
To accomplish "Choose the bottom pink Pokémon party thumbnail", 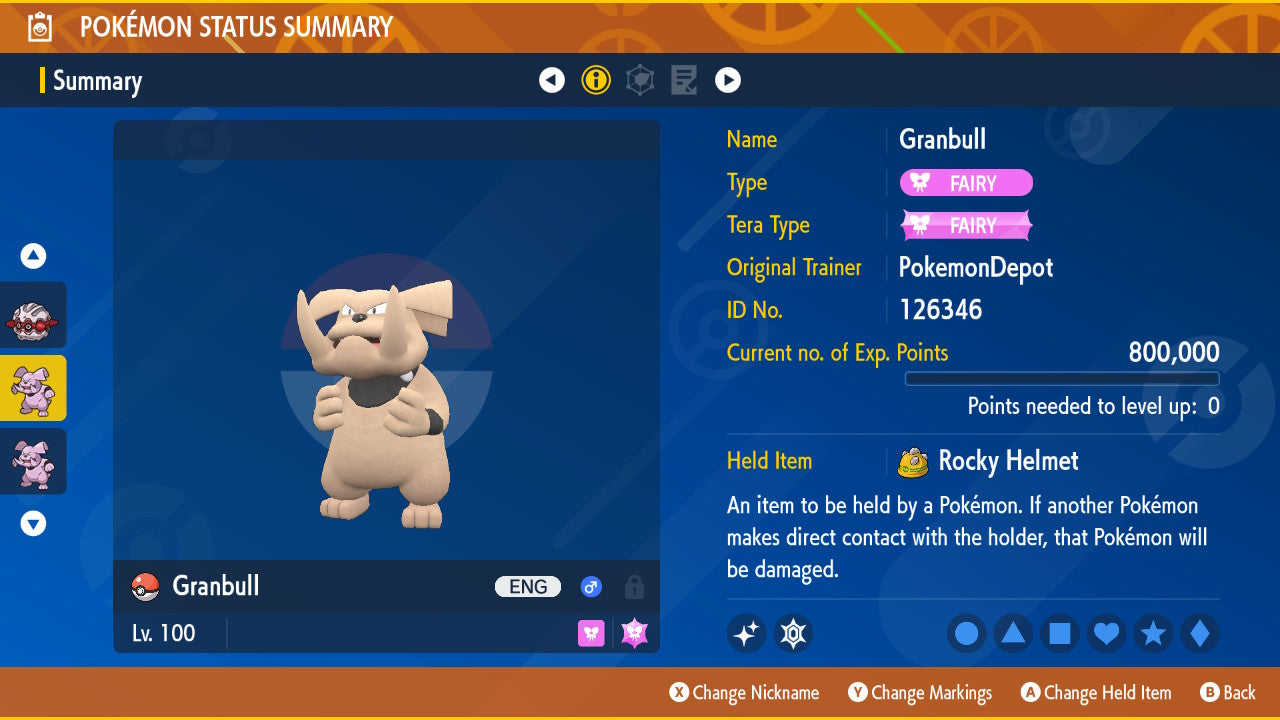I will tap(33, 461).
